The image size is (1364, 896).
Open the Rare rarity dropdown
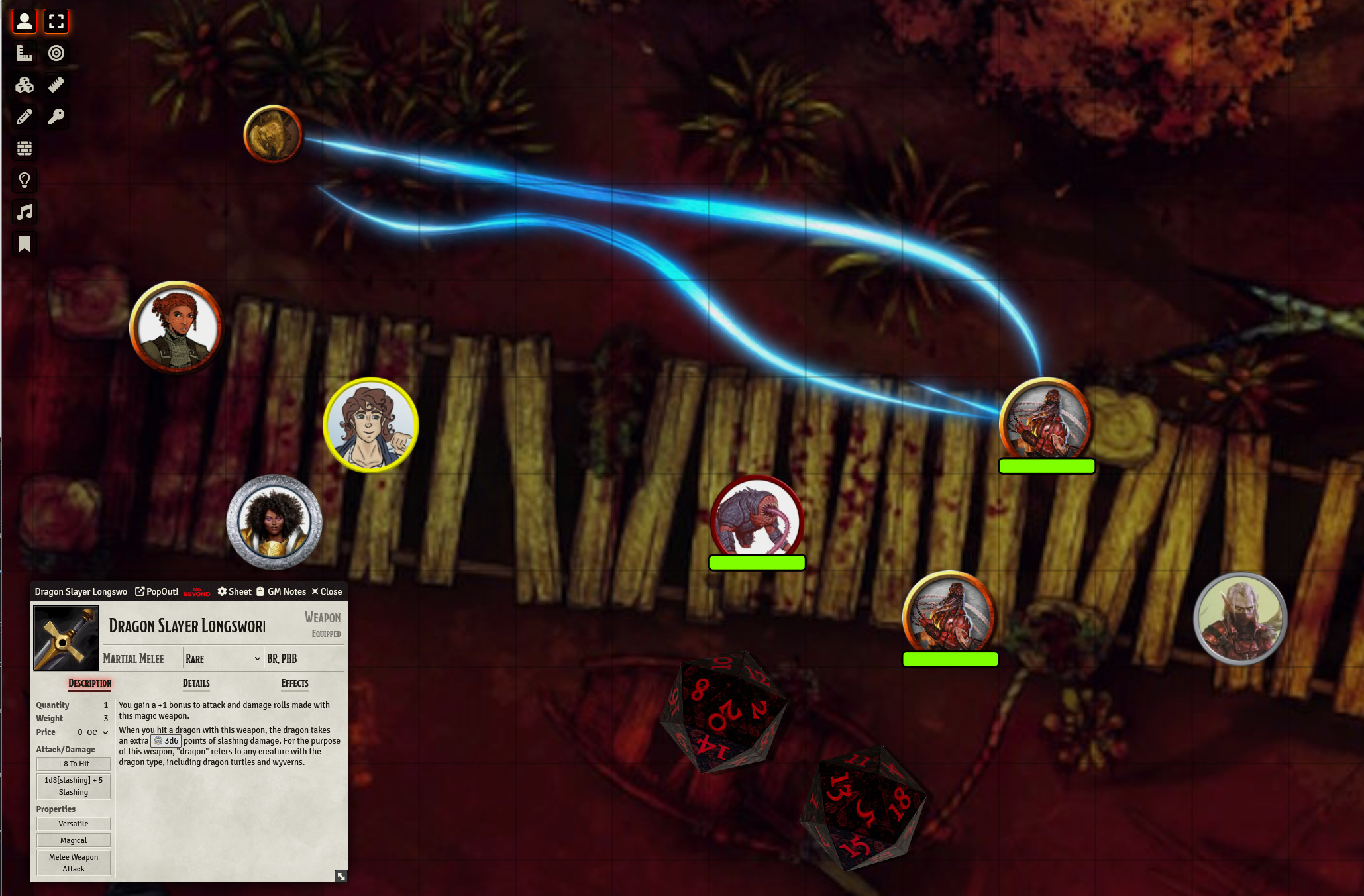[223, 658]
